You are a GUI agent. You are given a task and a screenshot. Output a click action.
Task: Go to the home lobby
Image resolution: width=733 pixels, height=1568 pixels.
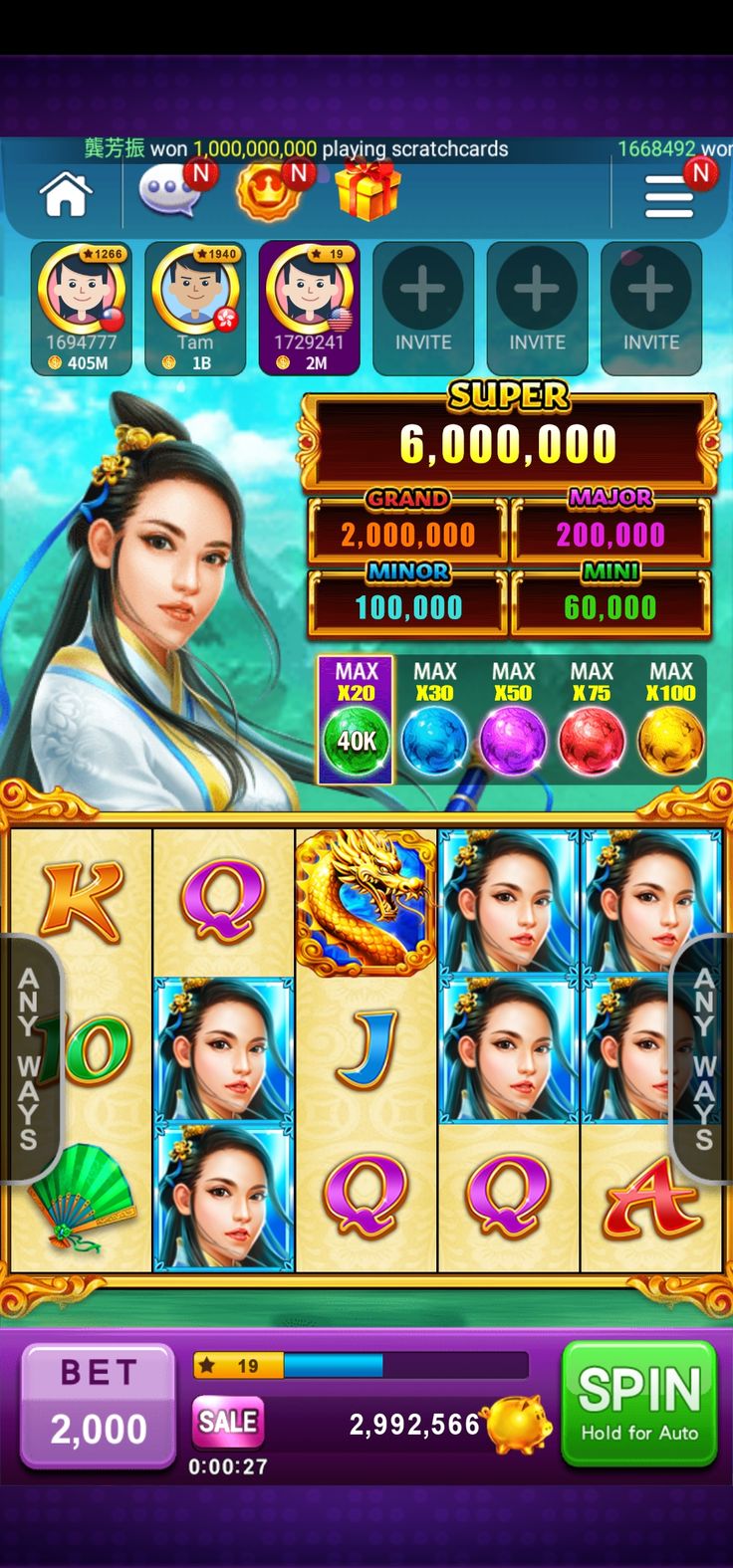66,193
